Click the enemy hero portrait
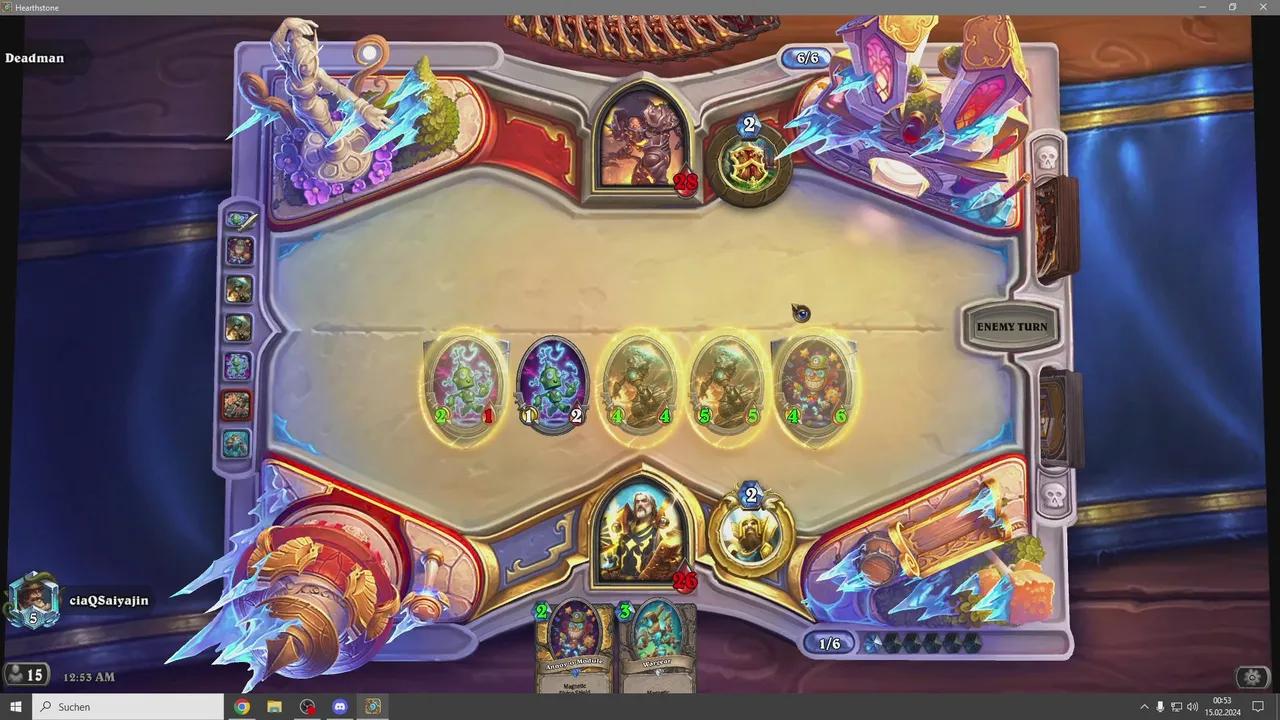 (x=641, y=140)
